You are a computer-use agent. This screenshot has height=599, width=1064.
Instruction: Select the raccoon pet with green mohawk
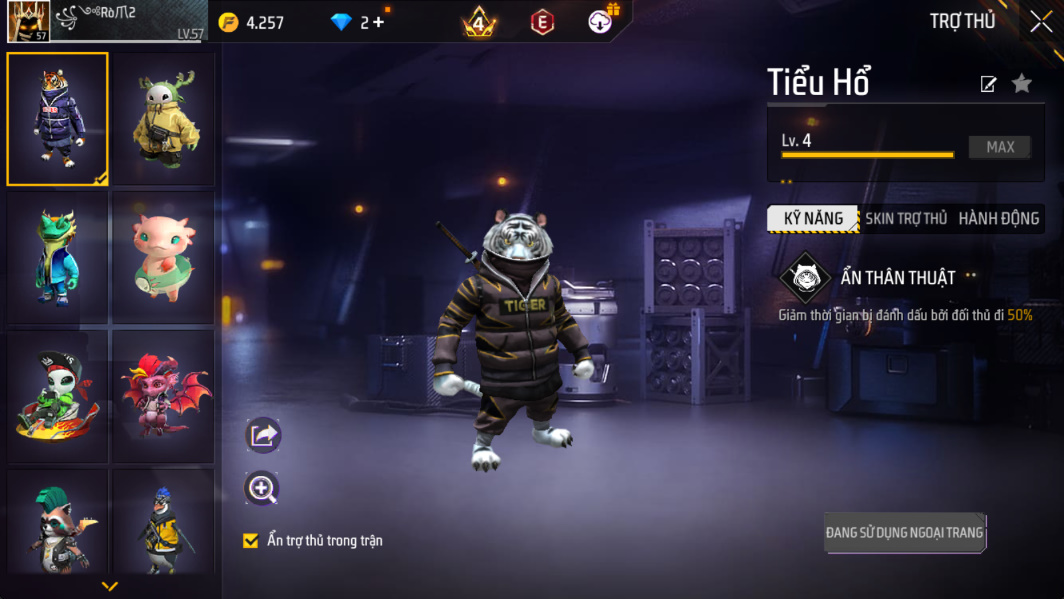pyautogui.click(x=58, y=525)
